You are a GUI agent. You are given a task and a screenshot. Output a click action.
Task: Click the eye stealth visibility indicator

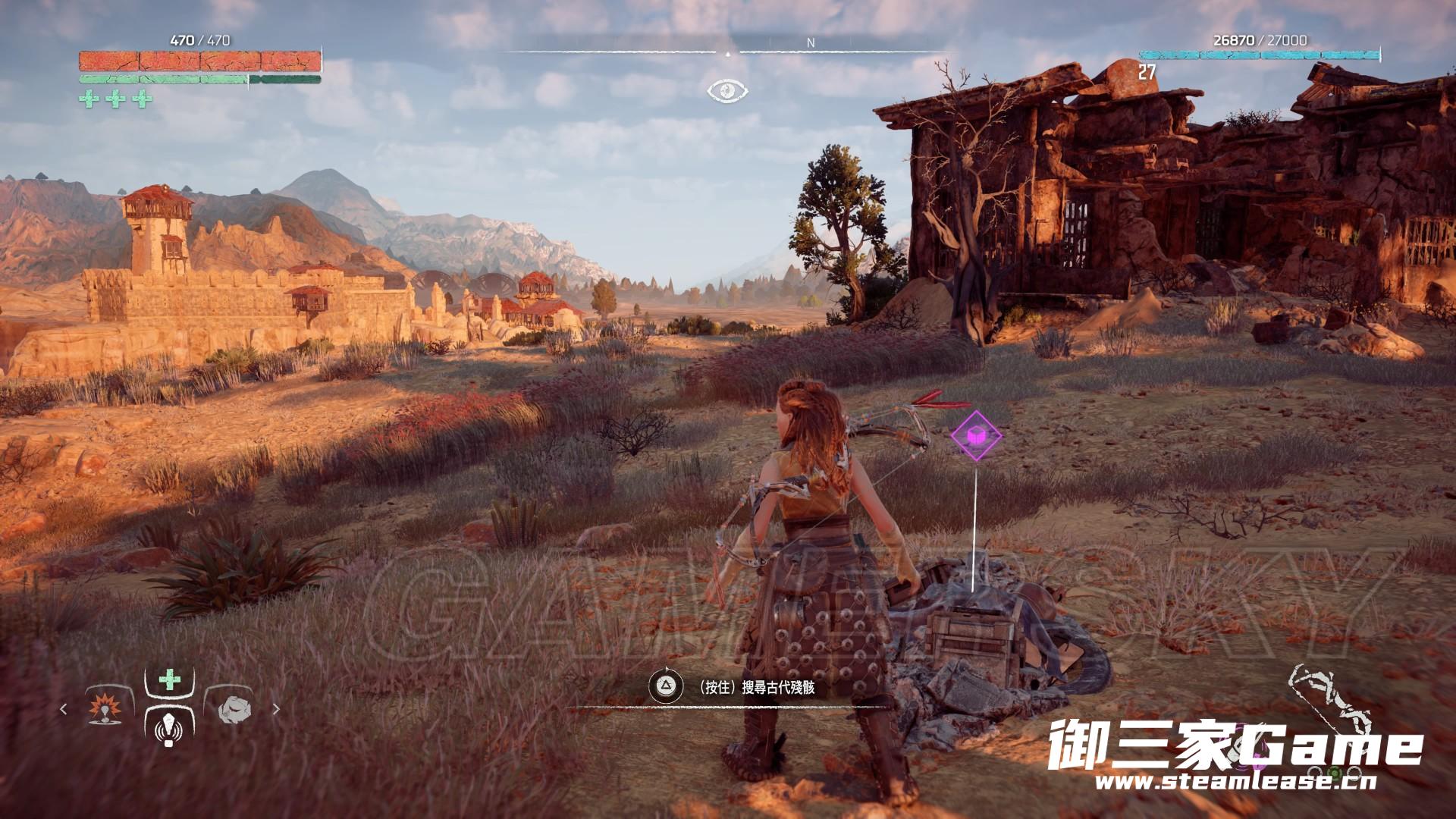(727, 91)
